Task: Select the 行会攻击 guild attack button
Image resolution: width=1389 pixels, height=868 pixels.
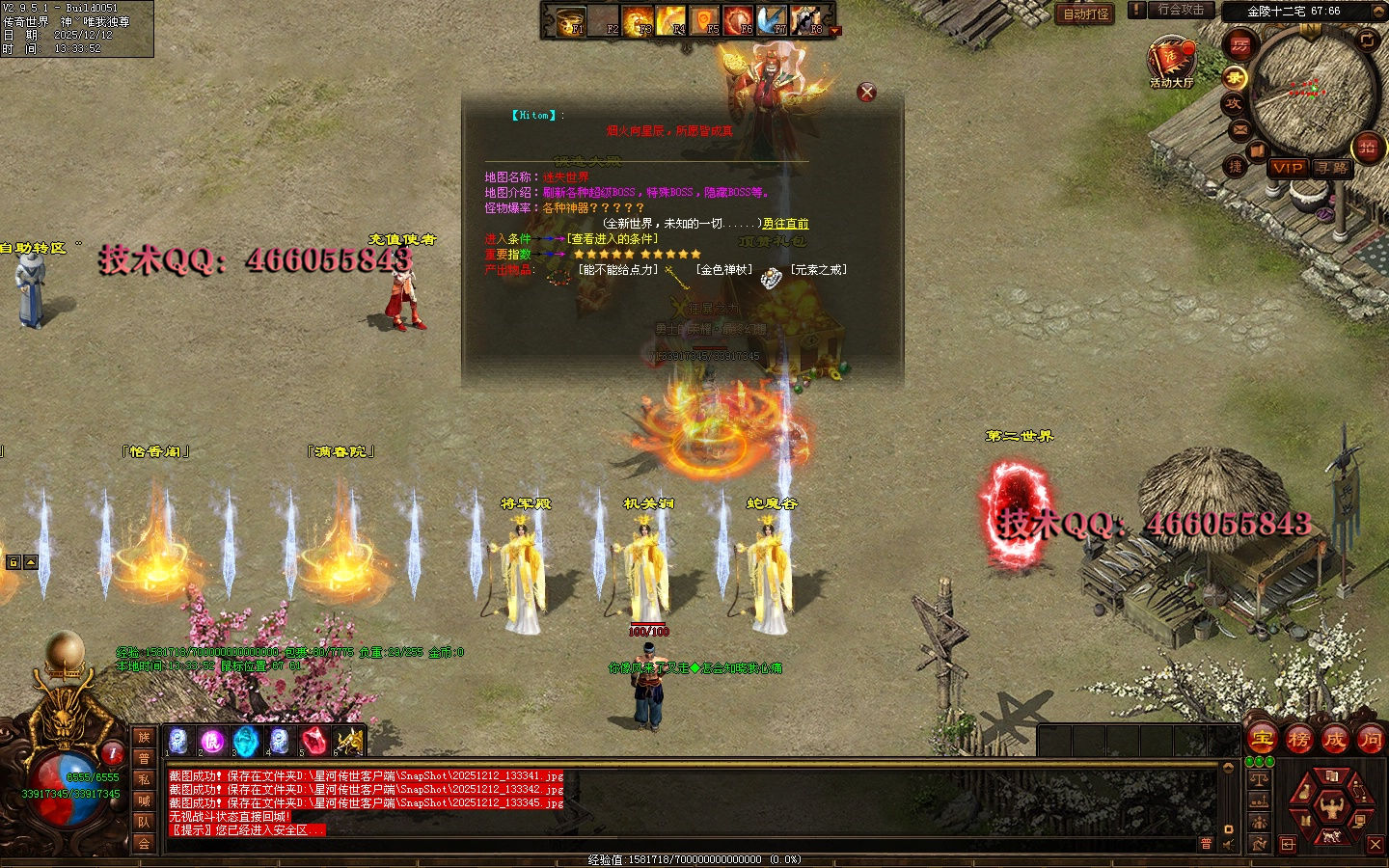Action: (x=1181, y=10)
